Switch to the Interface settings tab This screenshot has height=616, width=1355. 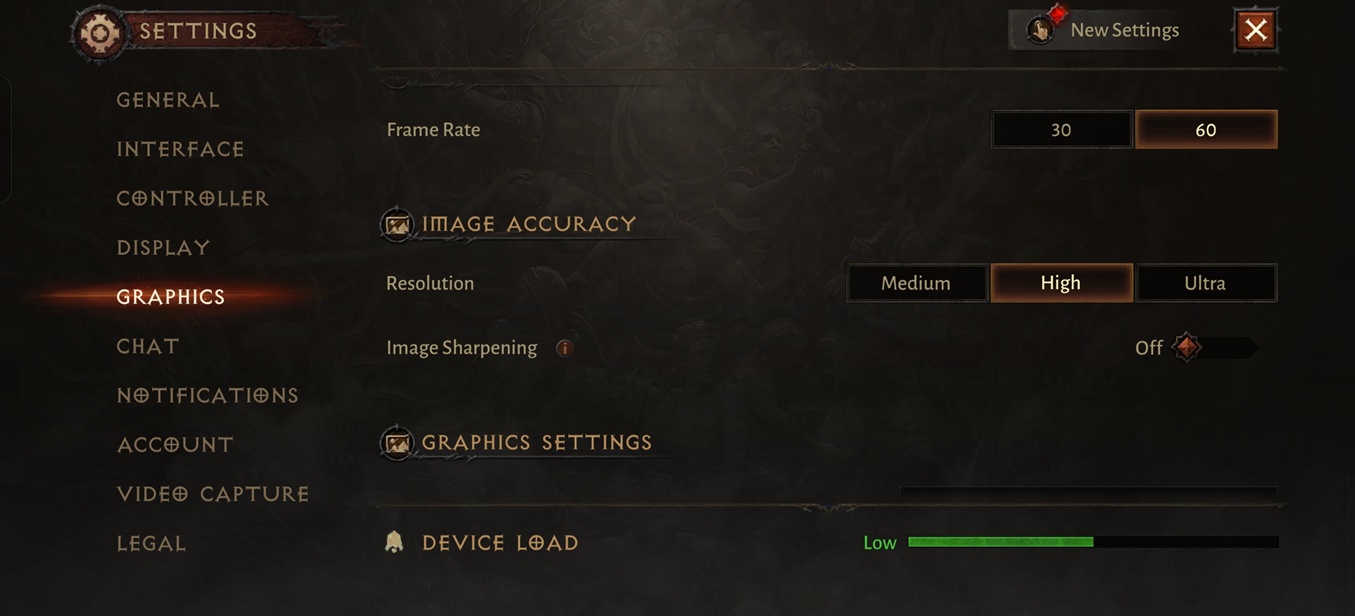tap(180, 149)
